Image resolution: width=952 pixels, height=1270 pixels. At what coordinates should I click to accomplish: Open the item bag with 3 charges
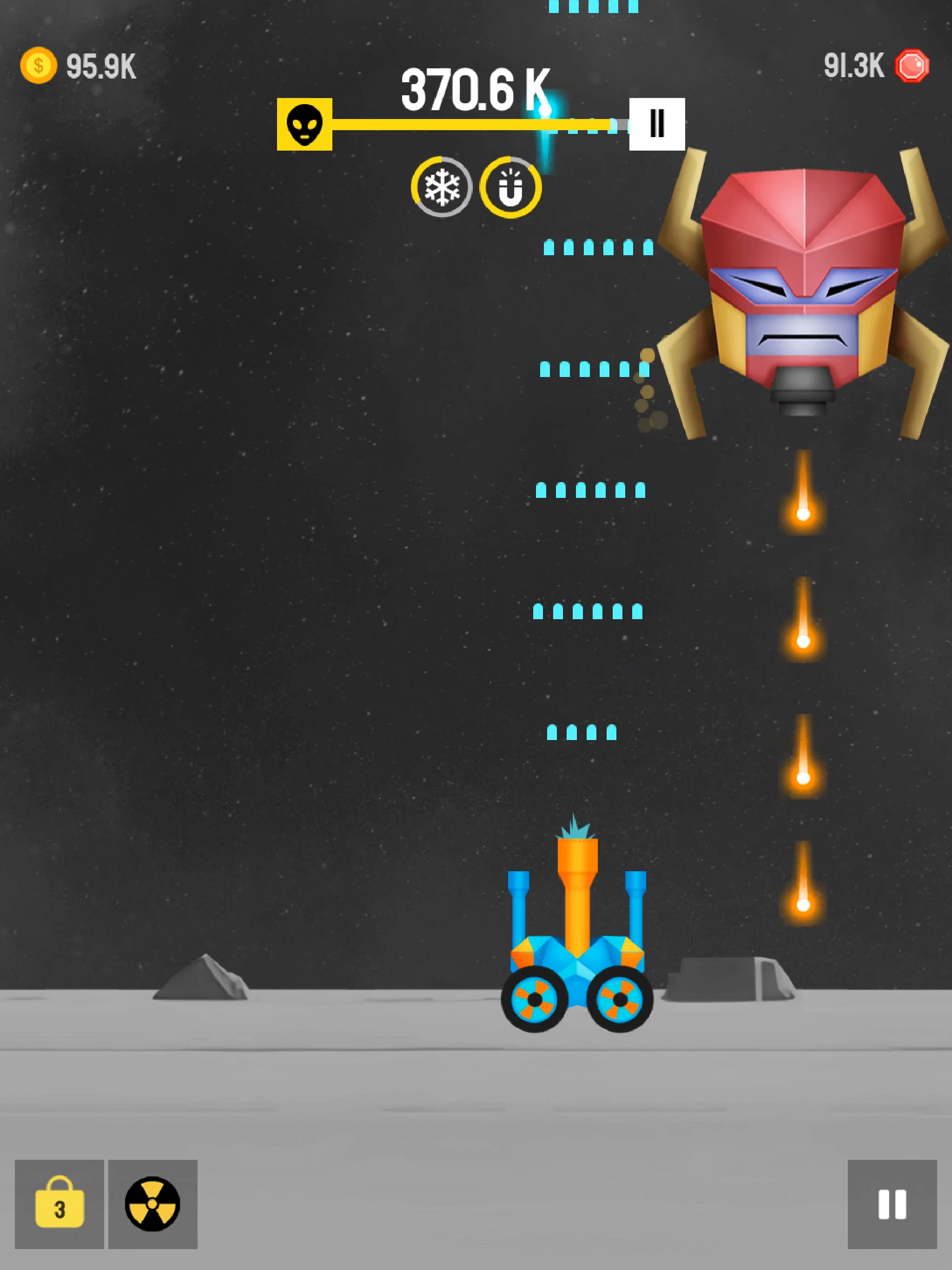[x=59, y=1204]
